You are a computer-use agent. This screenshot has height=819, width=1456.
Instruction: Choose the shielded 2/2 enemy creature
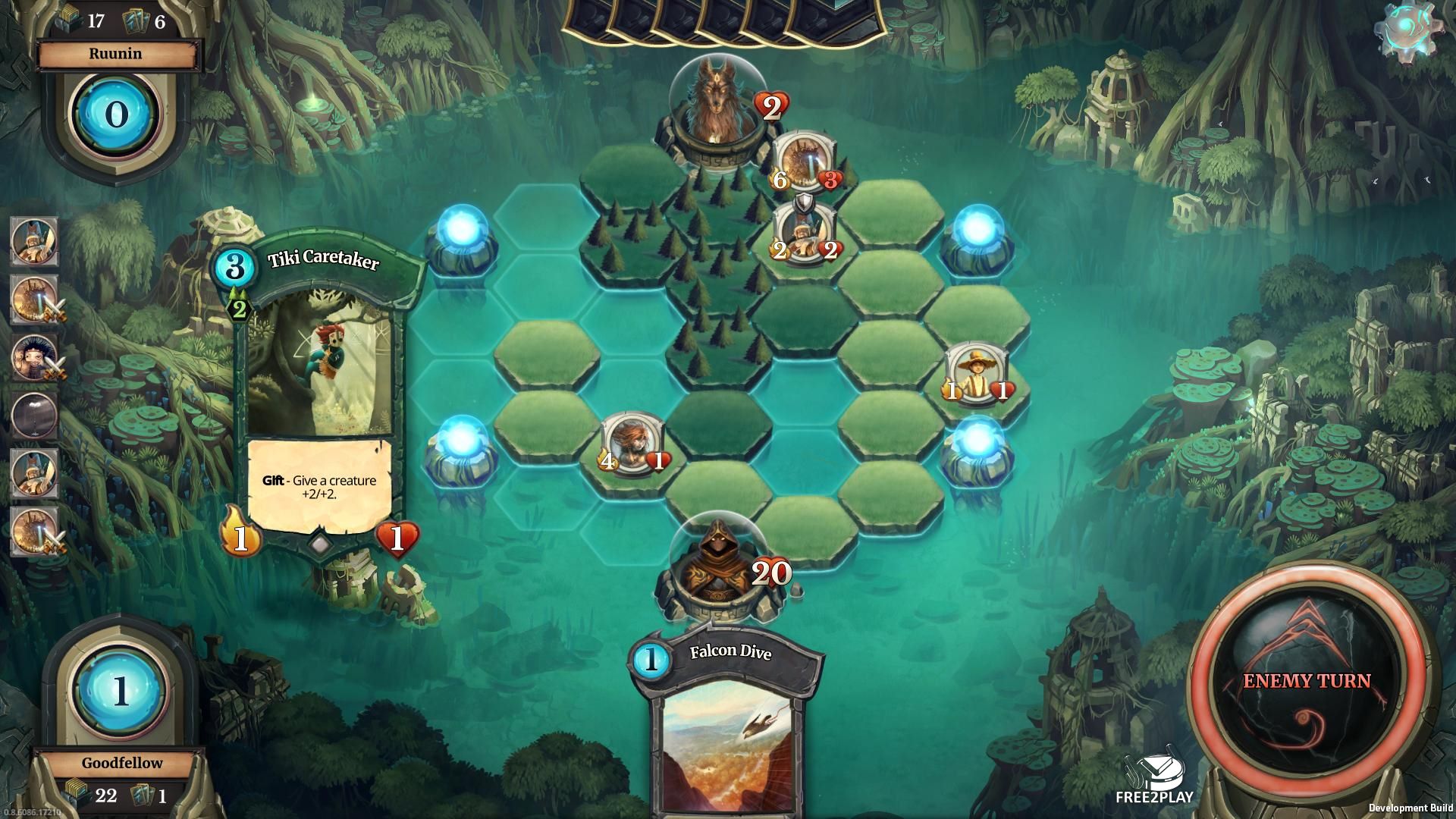803,233
